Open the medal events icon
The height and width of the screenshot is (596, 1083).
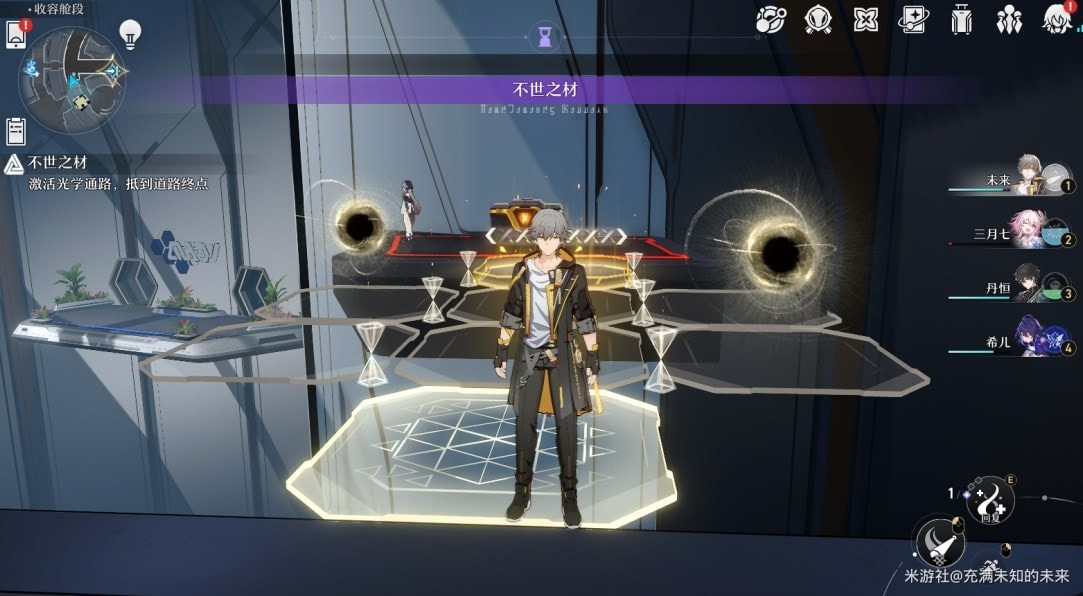(820, 20)
